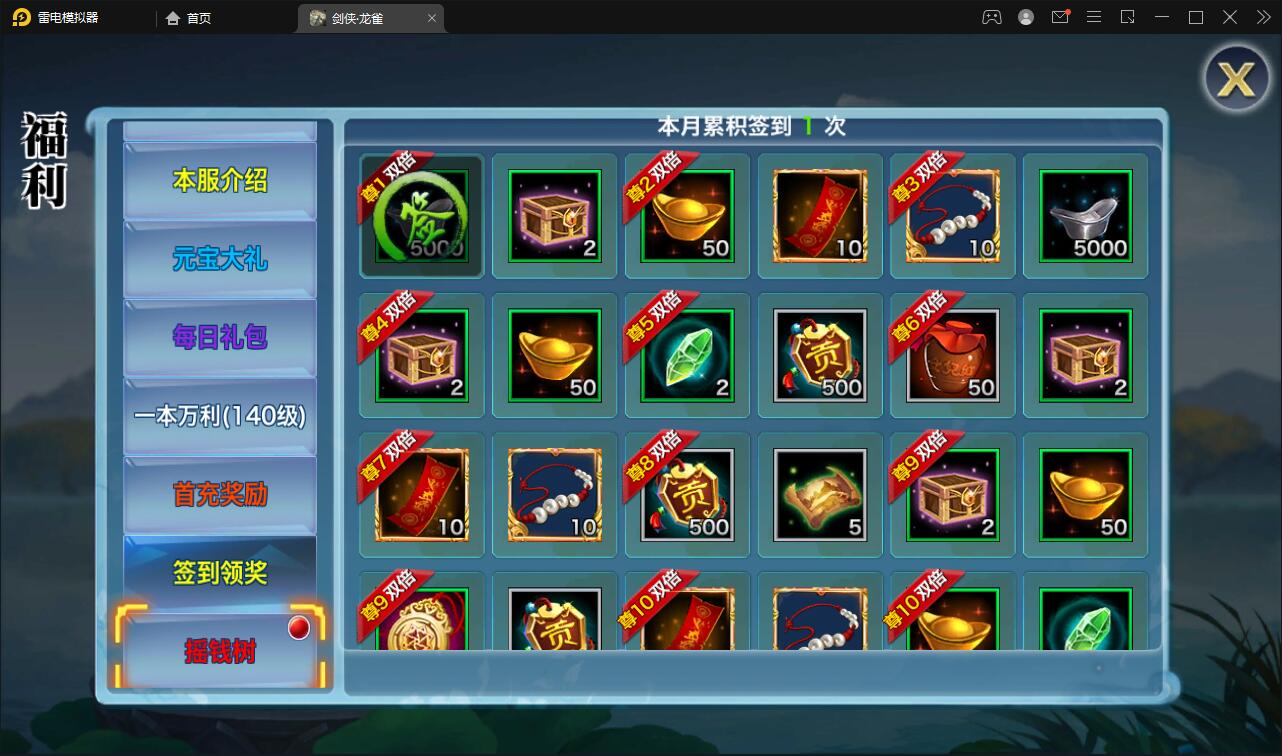1282x756 pixels.
Task: Select the gold ingot x50 reward icon
Action: 687,215
